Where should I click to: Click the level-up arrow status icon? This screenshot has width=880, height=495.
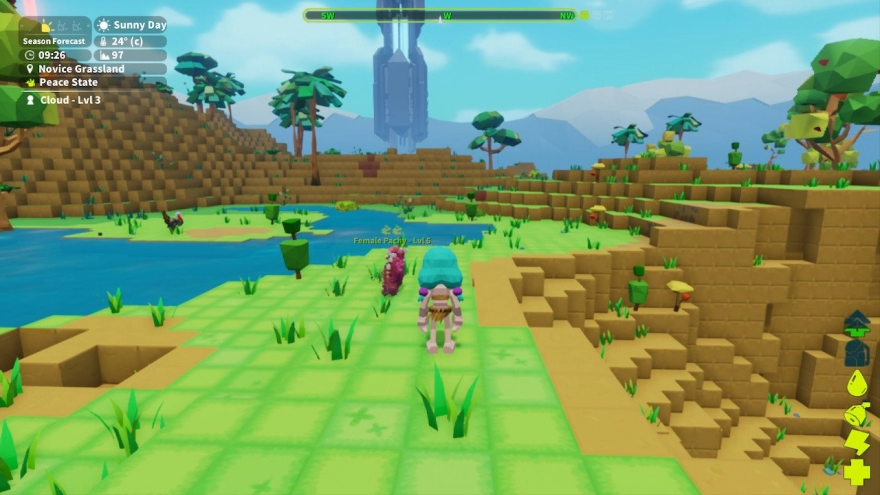click(x=857, y=323)
